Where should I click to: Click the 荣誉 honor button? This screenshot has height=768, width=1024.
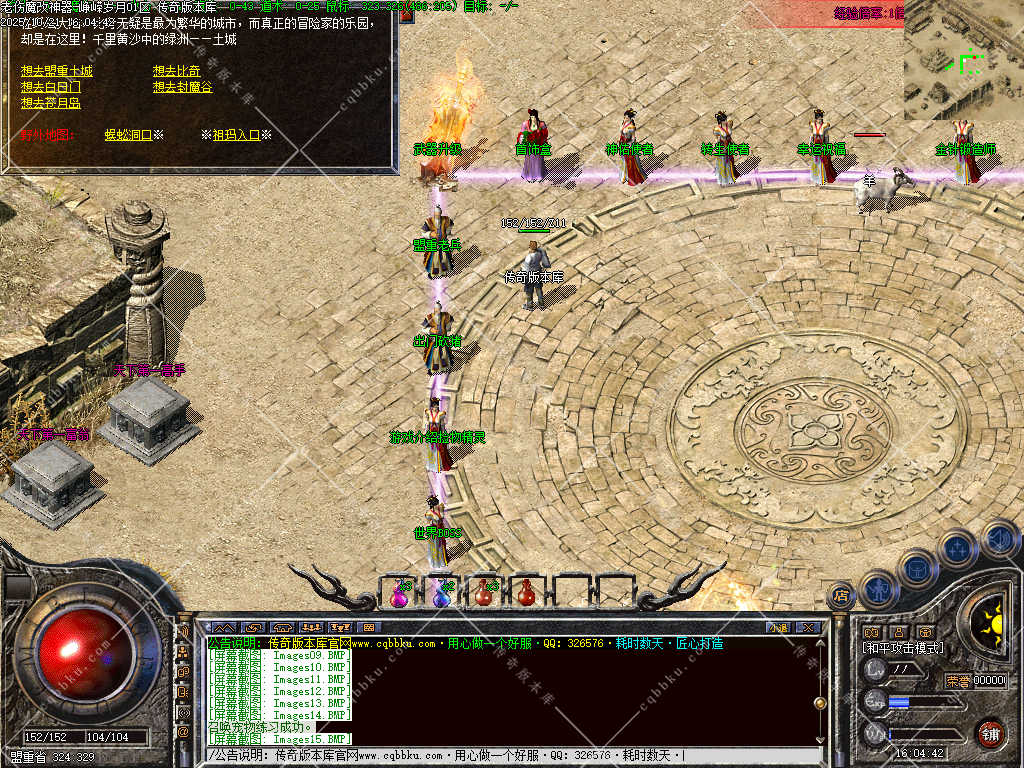(x=958, y=681)
